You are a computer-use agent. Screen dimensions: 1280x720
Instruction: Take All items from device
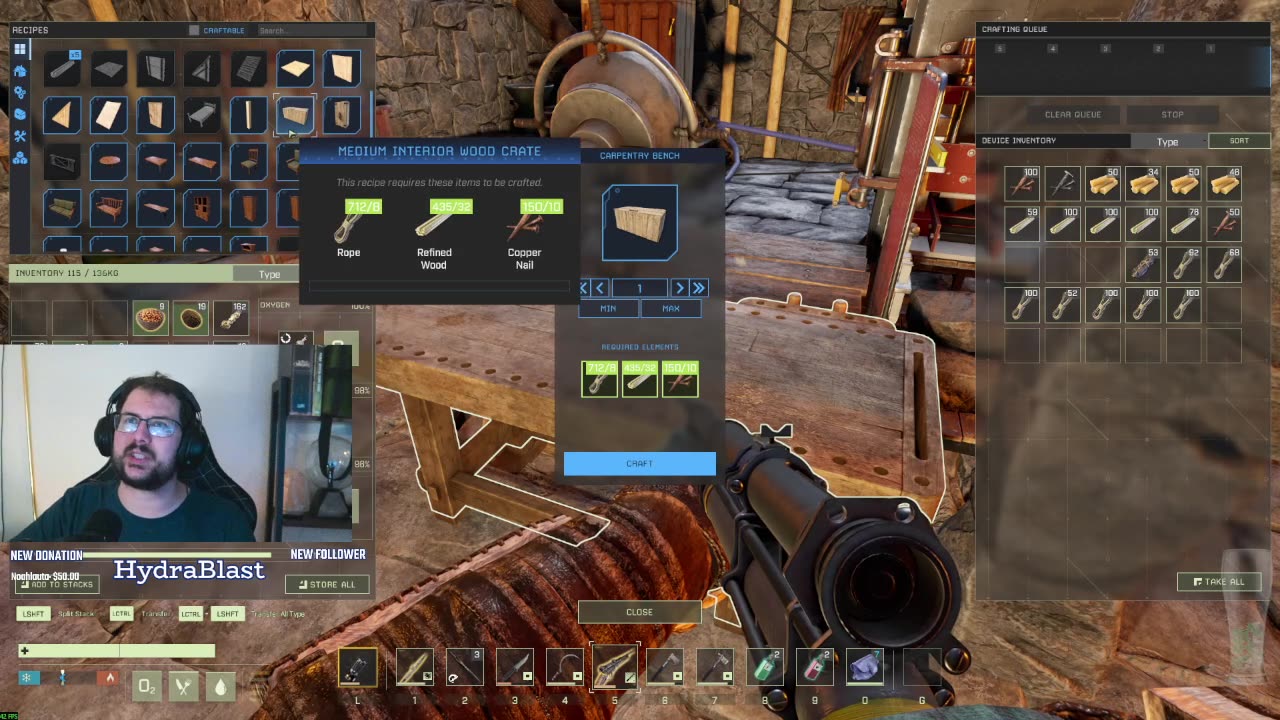[x=1218, y=582]
